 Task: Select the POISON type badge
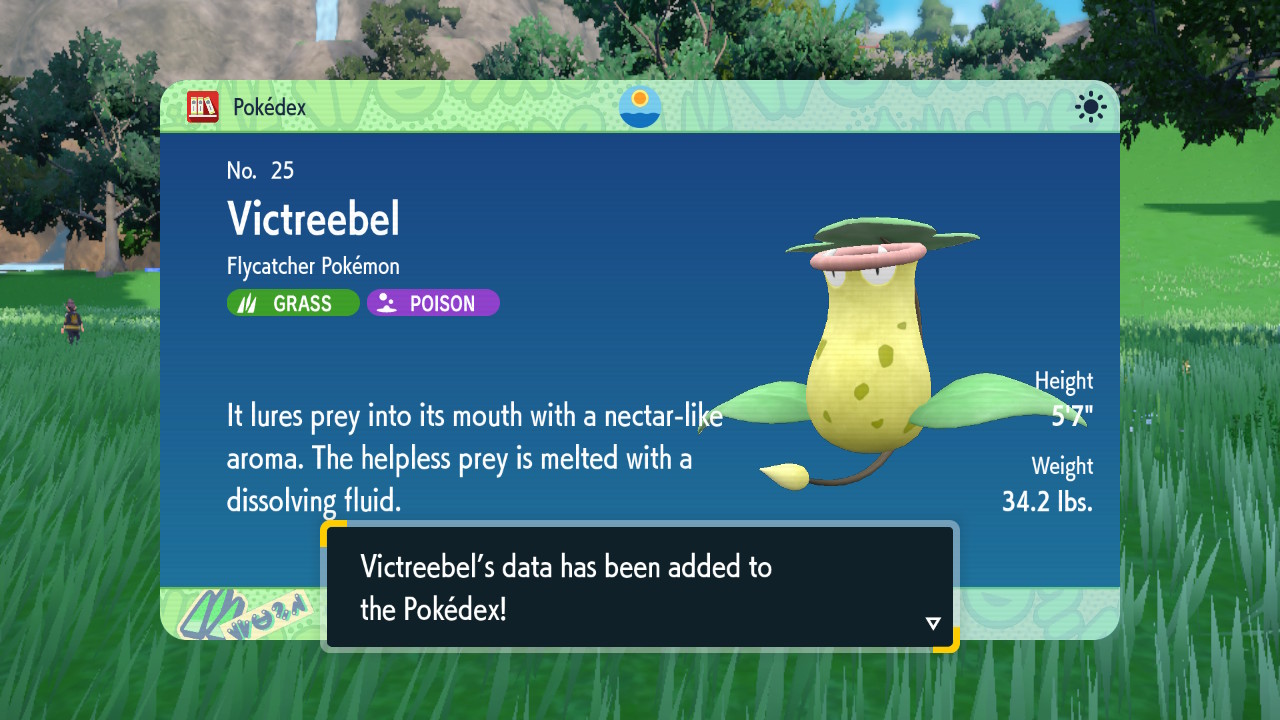pos(433,303)
